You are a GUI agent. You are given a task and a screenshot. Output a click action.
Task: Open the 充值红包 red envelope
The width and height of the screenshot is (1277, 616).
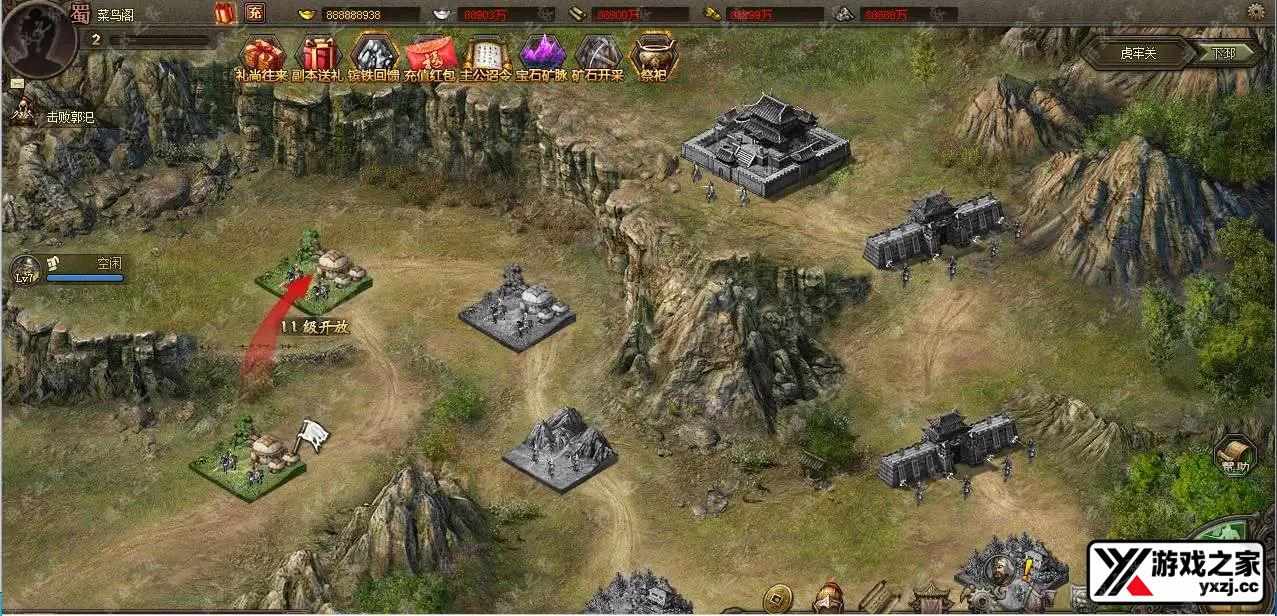tap(431, 55)
